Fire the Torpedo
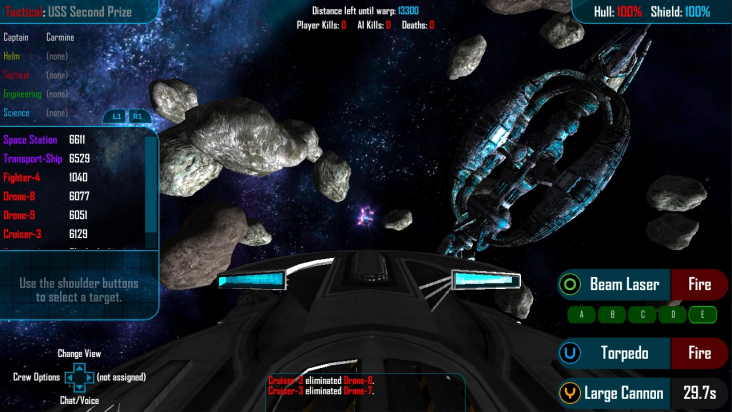Viewport: 732px width, 412px height. (699, 353)
